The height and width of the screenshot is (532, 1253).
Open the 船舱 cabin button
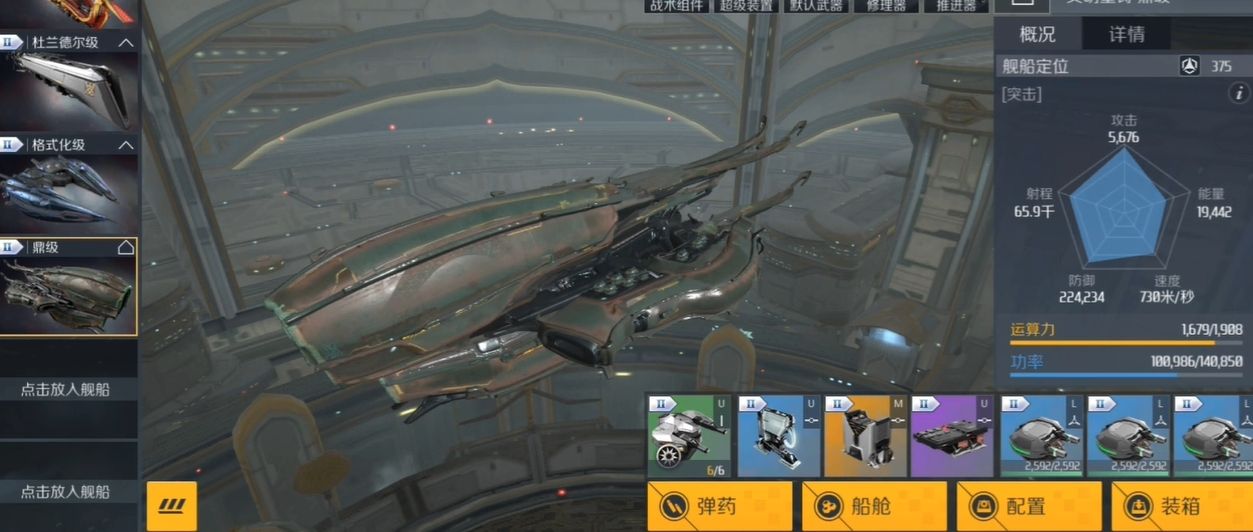pyautogui.click(x=874, y=506)
